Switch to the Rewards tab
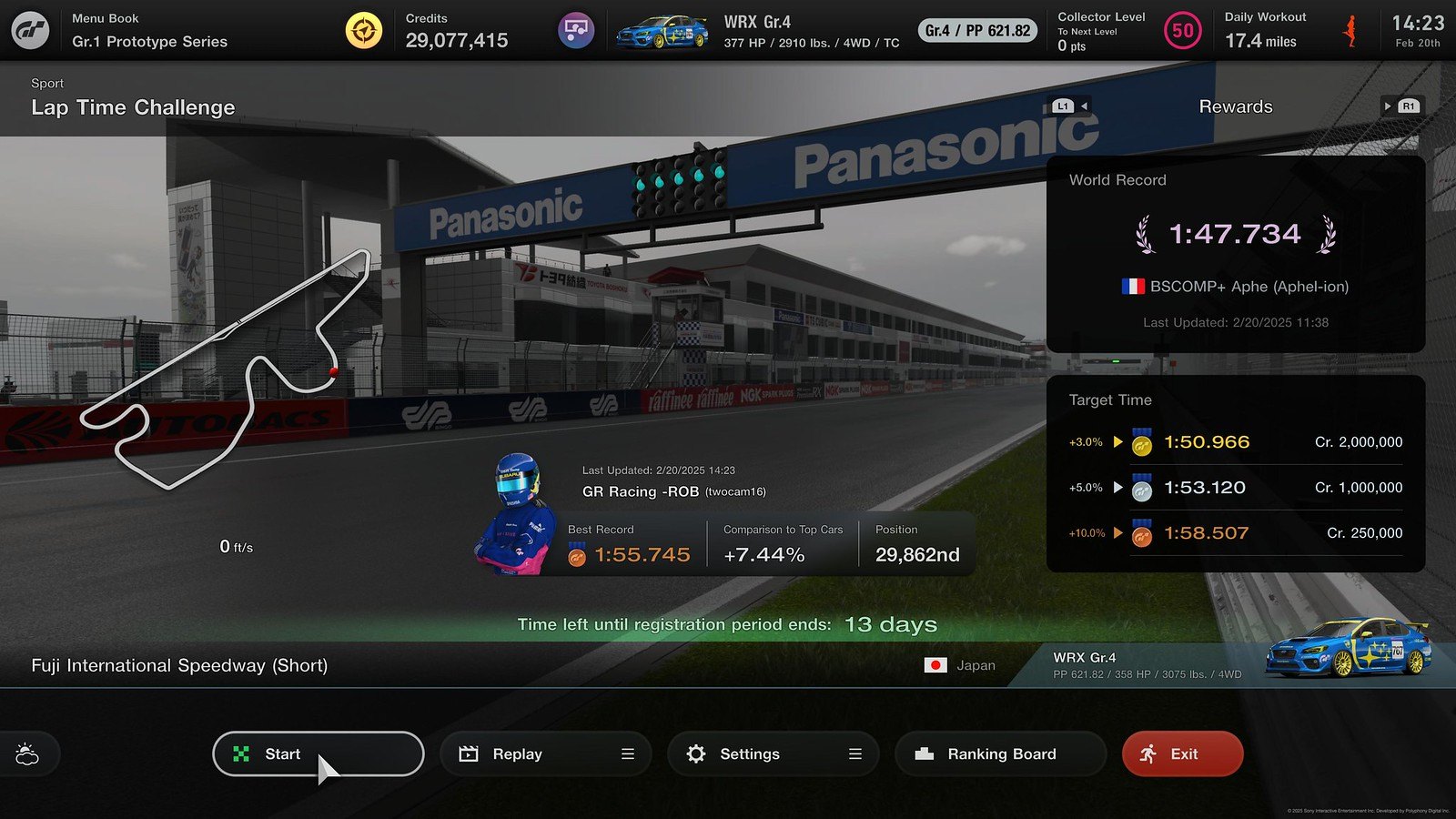This screenshot has width=1456, height=819. 1235,106
